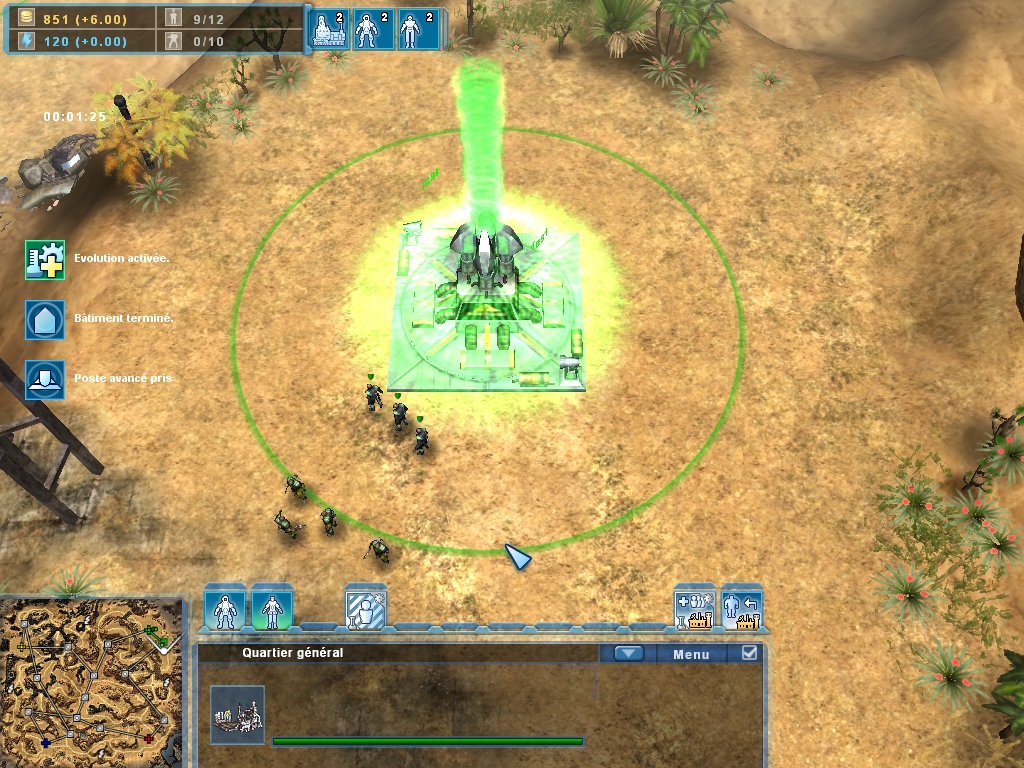Viewport: 1024px width, 768px height.
Task: Activate the striped shield upgrade icon
Action: (x=366, y=608)
